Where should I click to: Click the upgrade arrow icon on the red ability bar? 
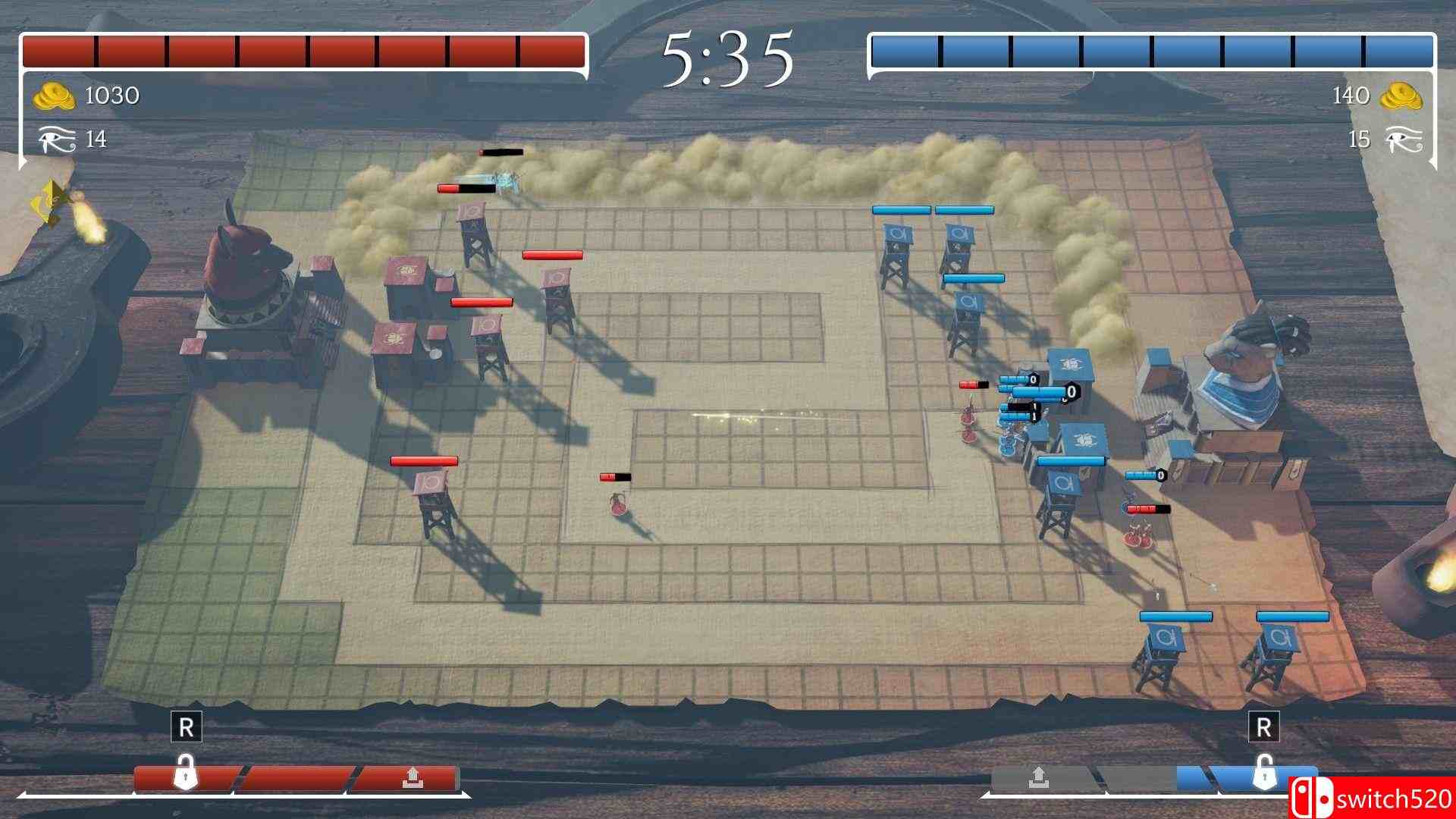412,777
